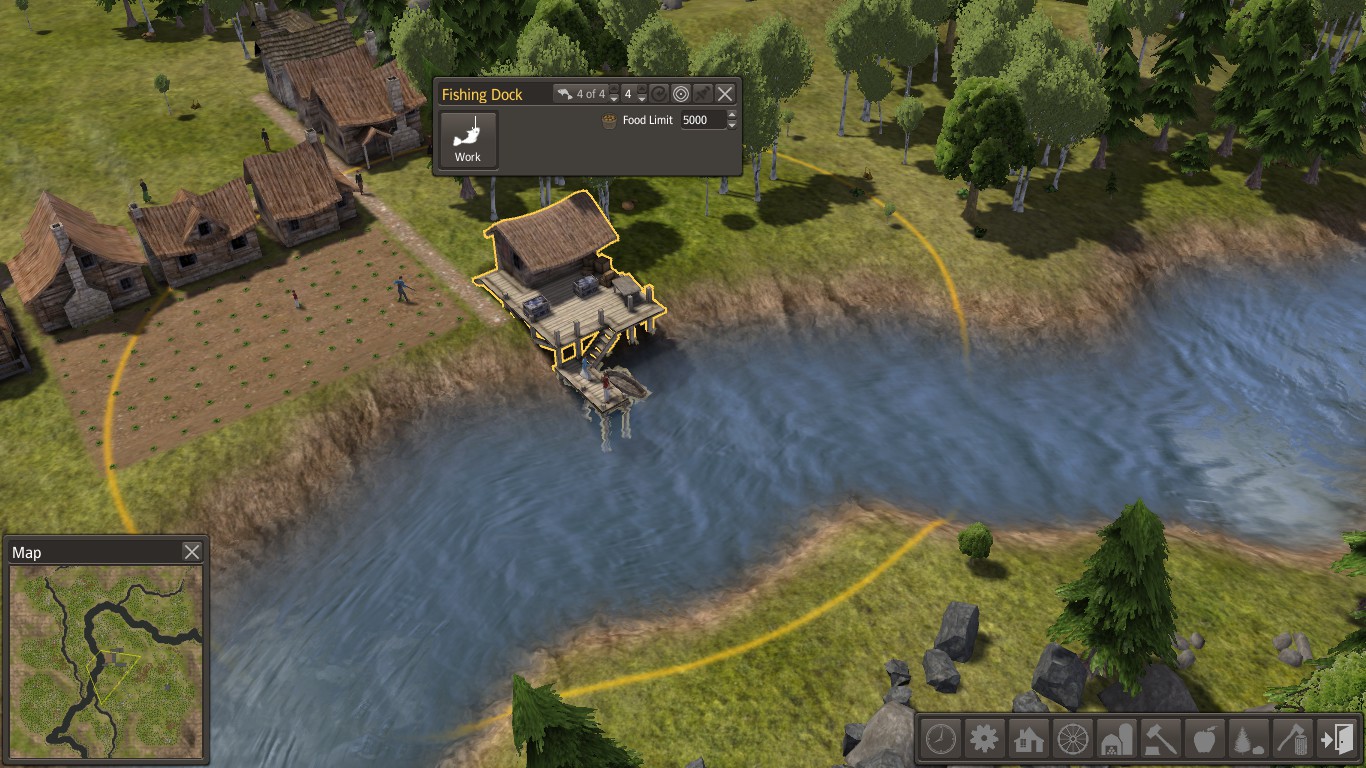
Task: Open the apple food production menu
Action: 1204,740
